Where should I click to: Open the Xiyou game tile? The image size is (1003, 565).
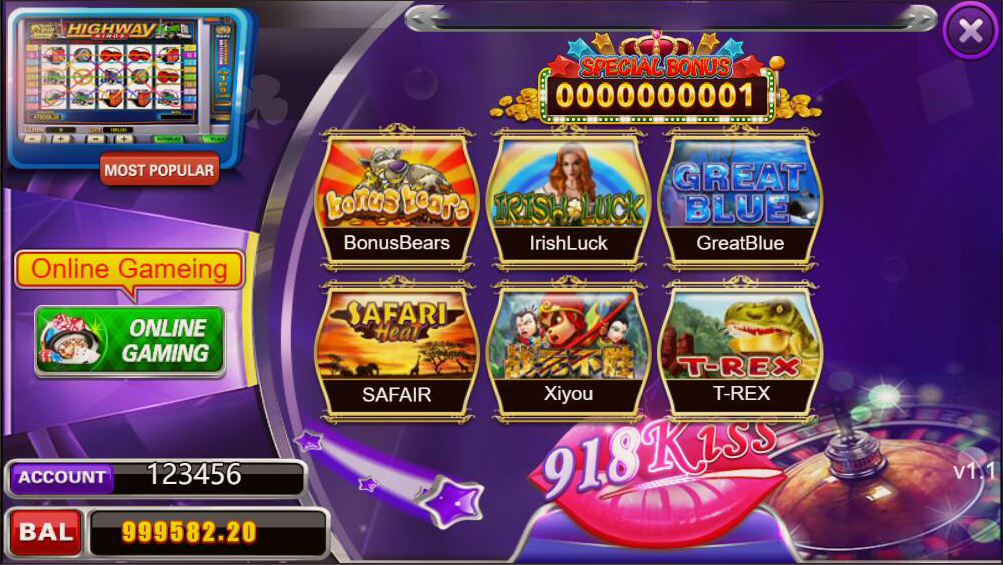click(x=568, y=349)
